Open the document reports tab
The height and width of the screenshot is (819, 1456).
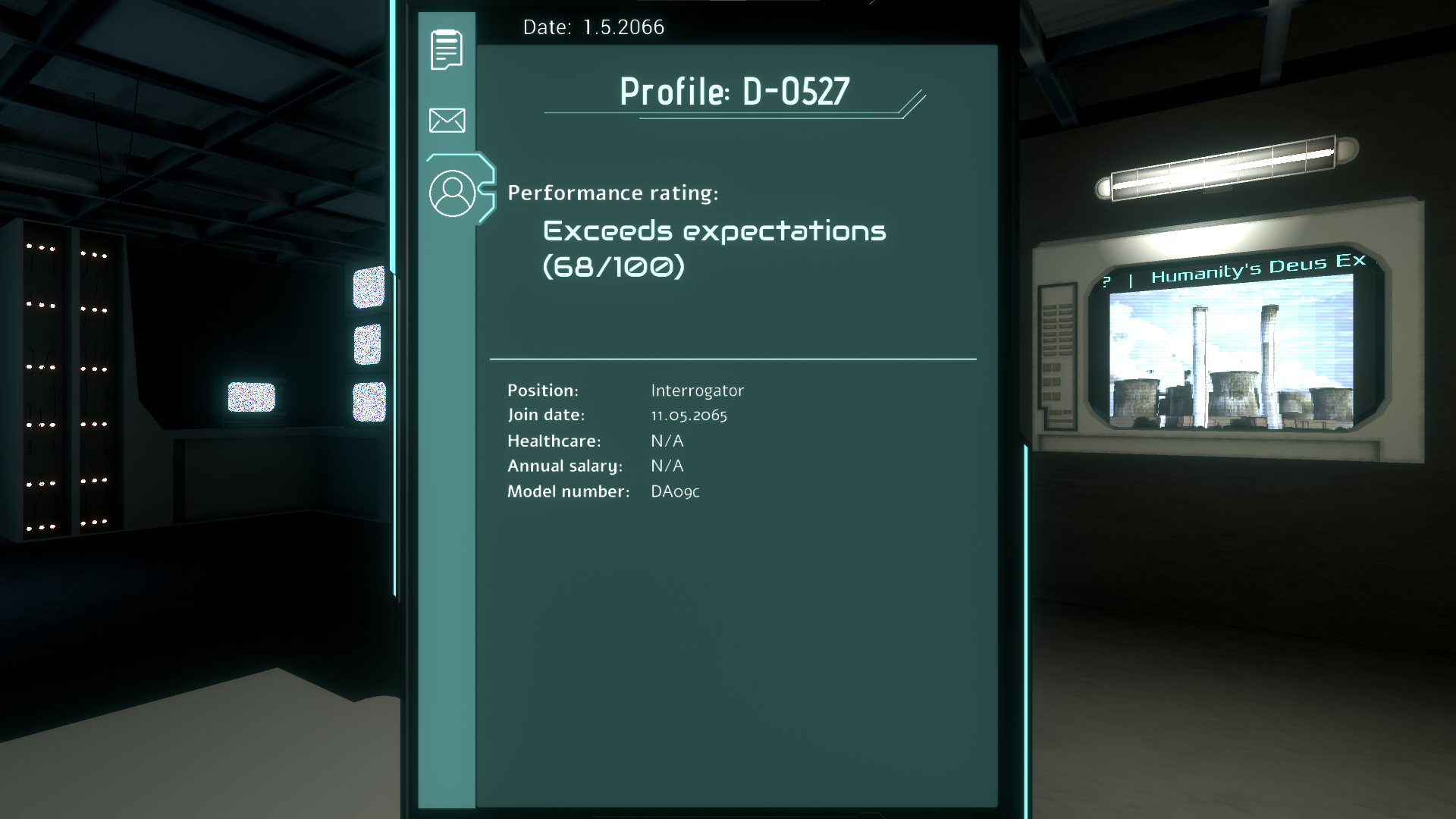tap(447, 50)
